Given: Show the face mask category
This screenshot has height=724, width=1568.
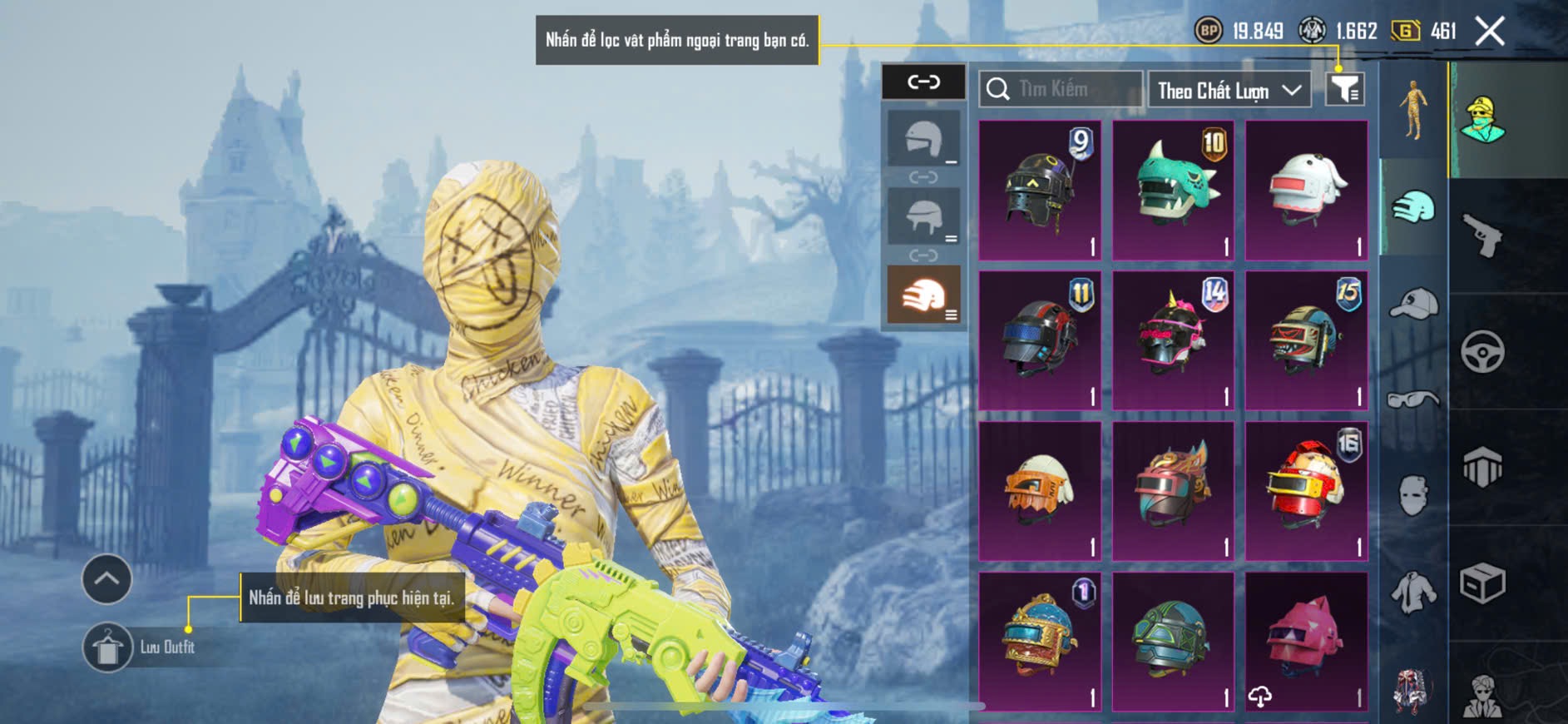Looking at the screenshot, I should (x=1413, y=496).
